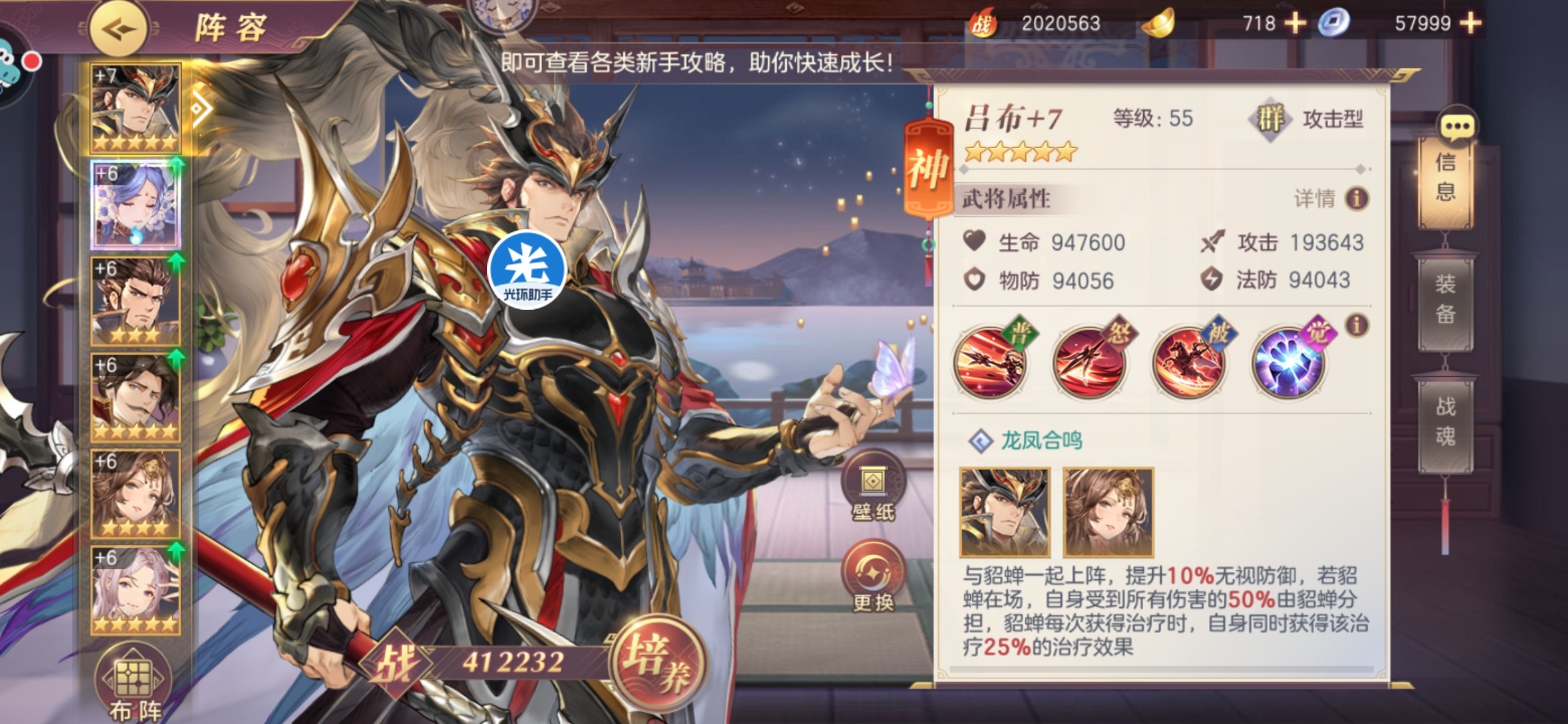Switch to the 装备 equipment tab

[x=1445, y=300]
